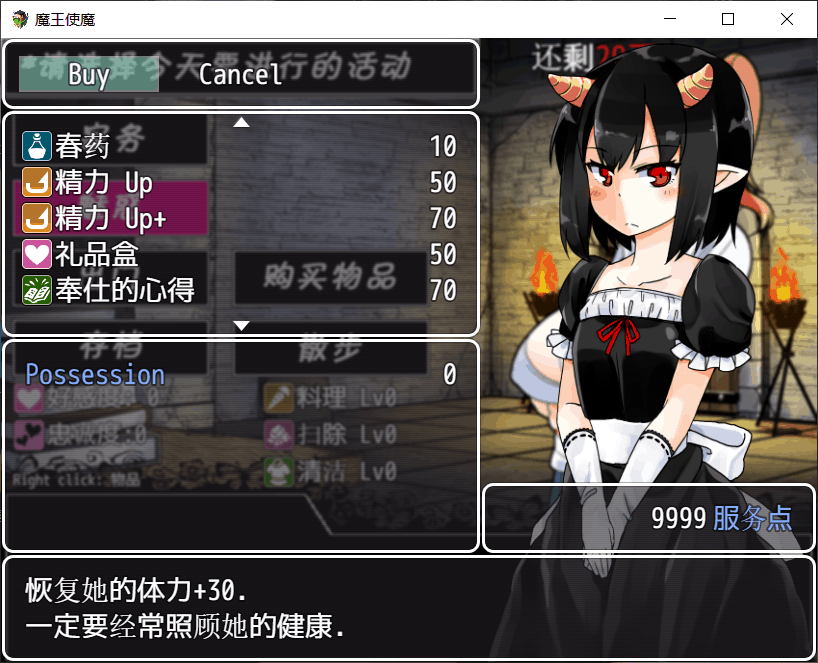Click the shop list up arrow
The image size is (818, 663).
point(241,123)
